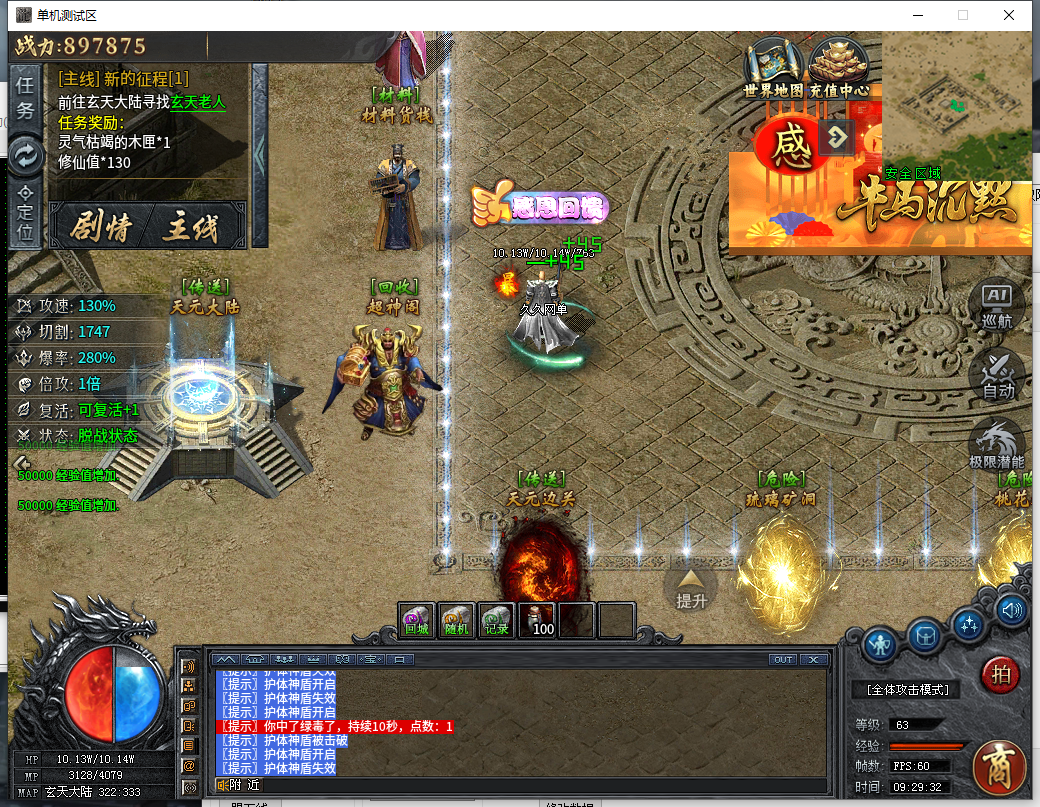Open the 充值中心 recharge center
This screenshot has height=807, width=1040.
(838, 68)
